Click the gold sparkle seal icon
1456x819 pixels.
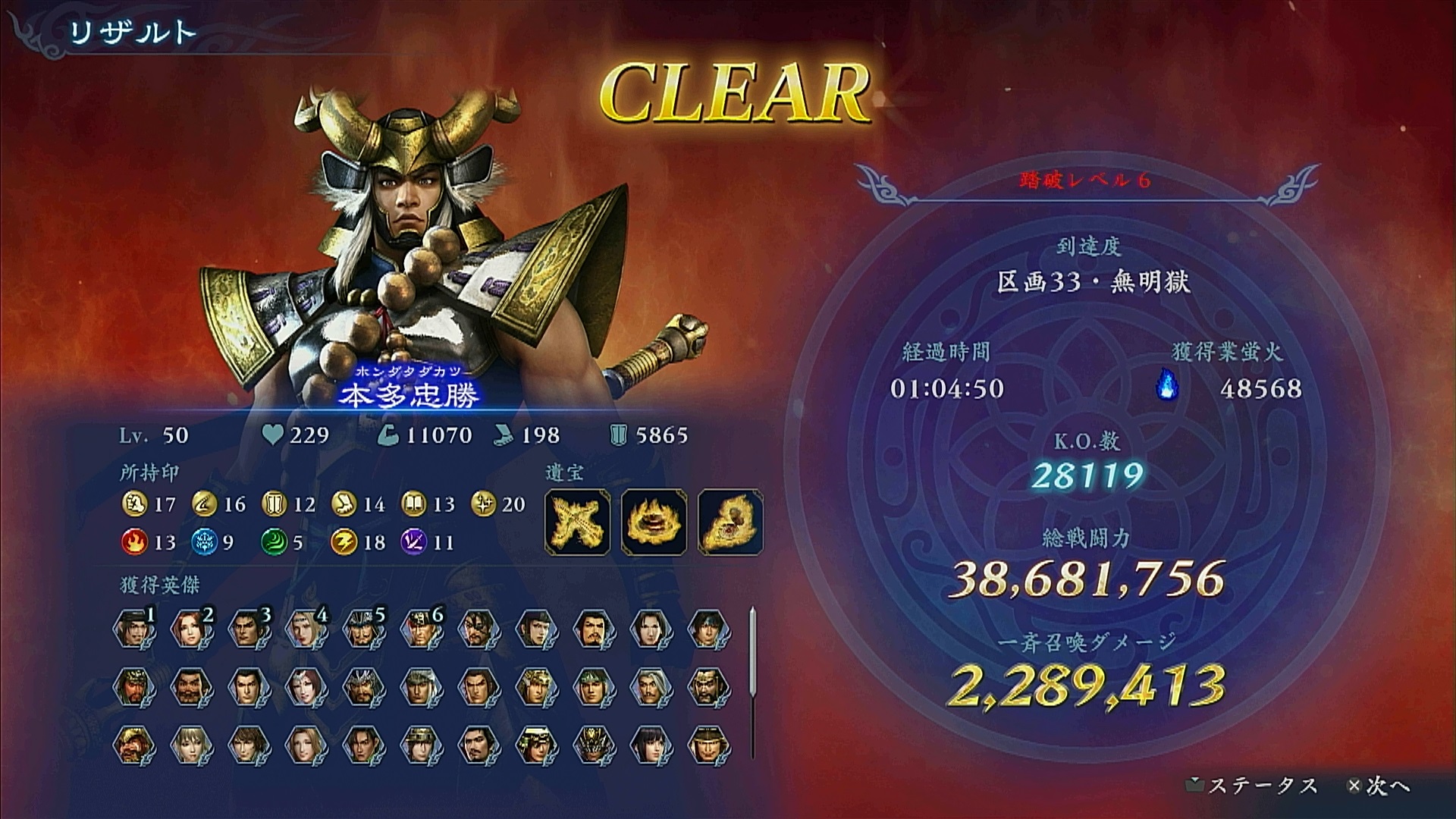pyautogui.click(x=482, y=504)
